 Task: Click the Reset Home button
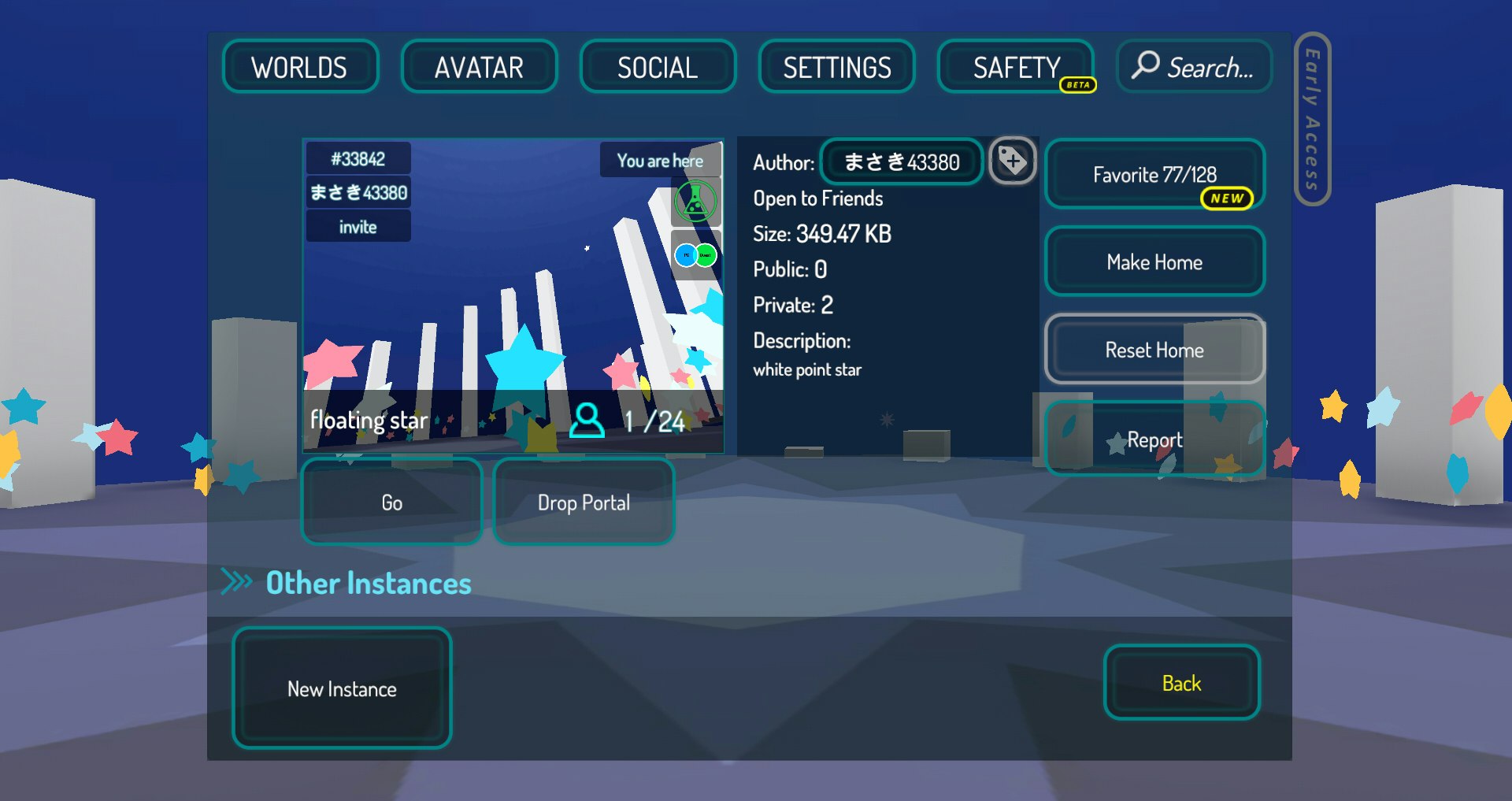(x=1154, y=350)
